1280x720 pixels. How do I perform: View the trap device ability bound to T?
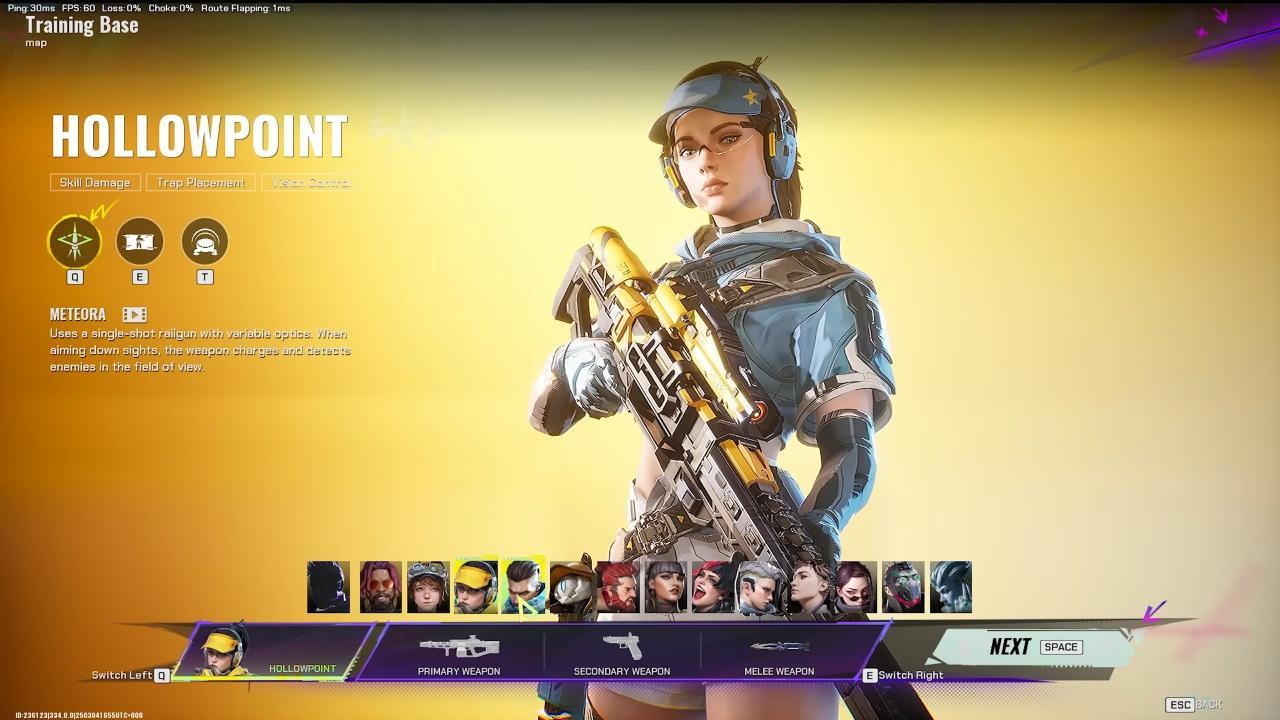(205, 242)
